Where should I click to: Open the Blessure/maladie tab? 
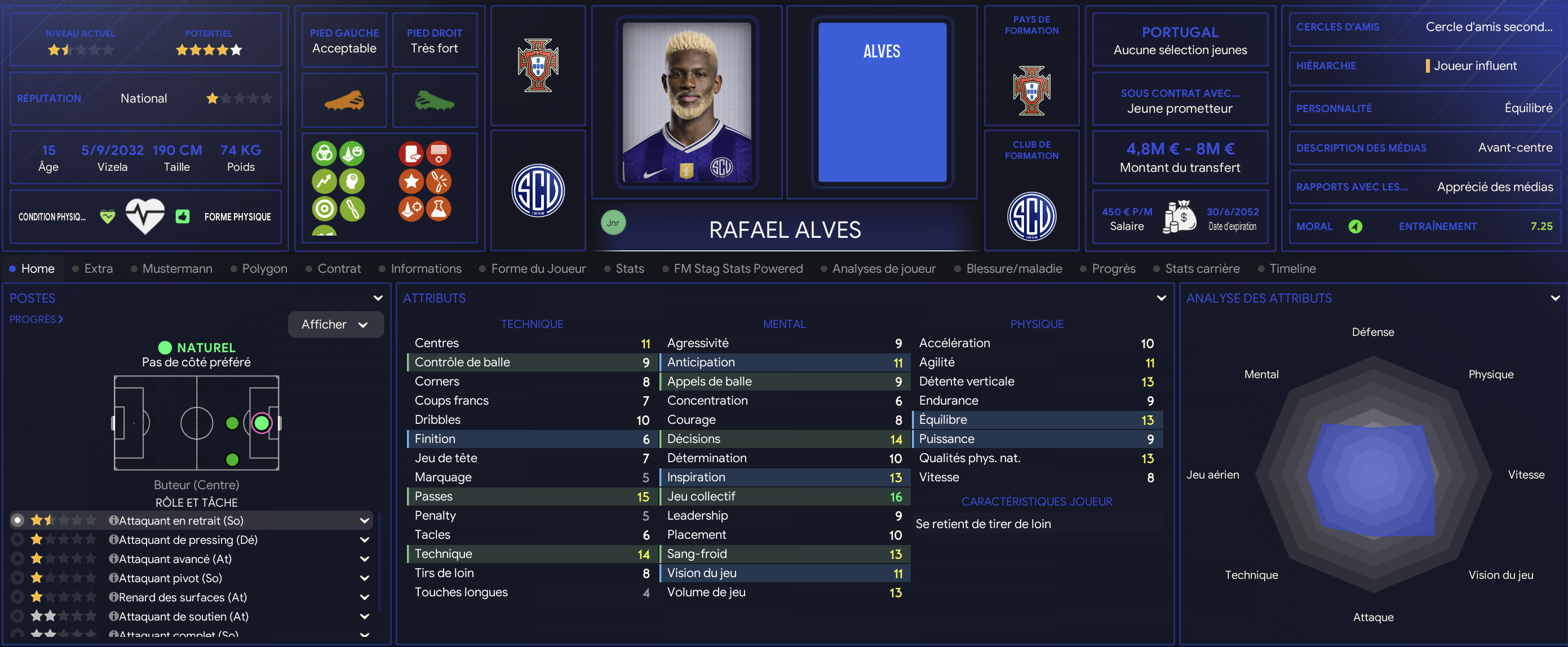pyautogui.click(x=1013, y=268)
